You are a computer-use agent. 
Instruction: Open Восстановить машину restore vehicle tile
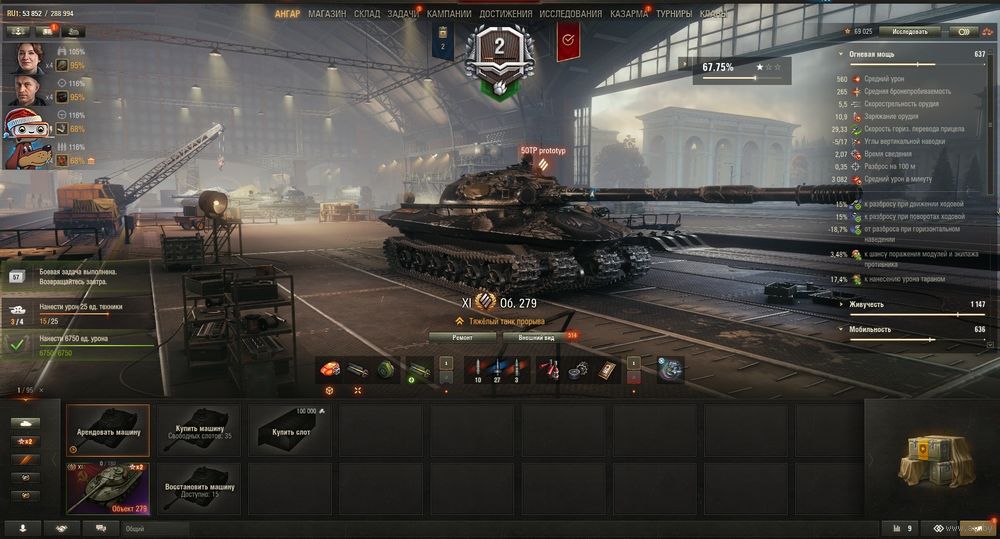199,488
